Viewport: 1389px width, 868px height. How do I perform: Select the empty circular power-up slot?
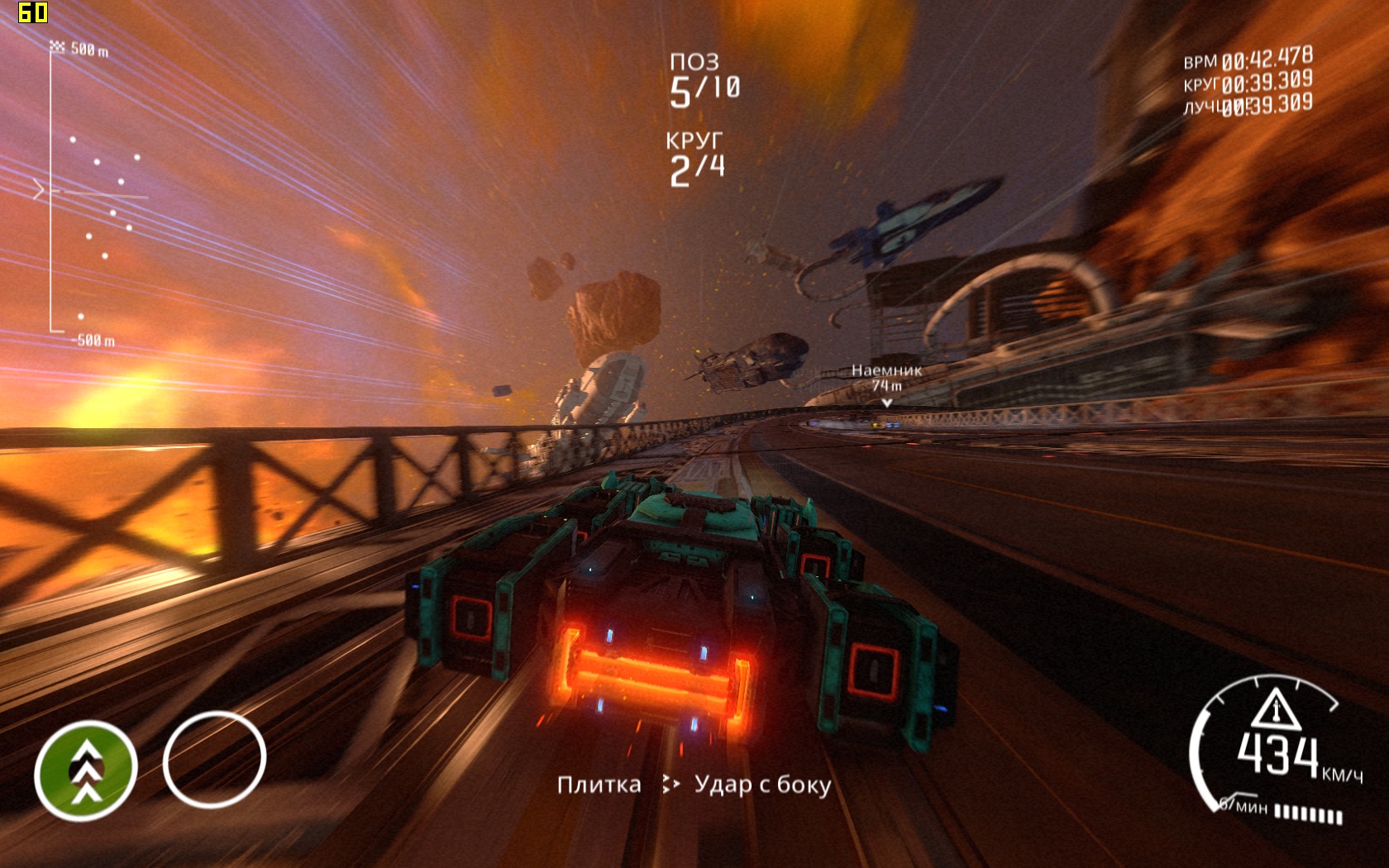tap(214, 759)
